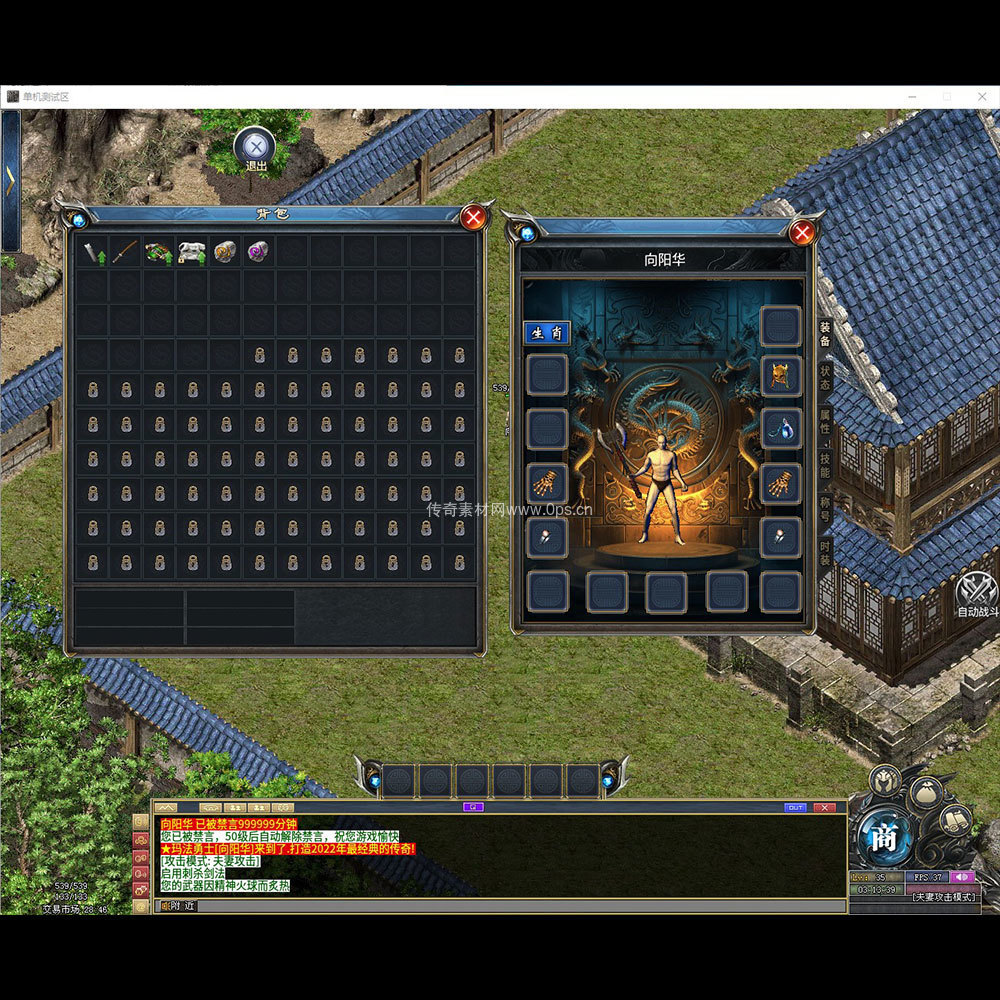Image resolution: width=1000 pixels, height=1000 pixels.
Task: Switch to the 属性 attributes tab
Action: [x=825, y=422]
